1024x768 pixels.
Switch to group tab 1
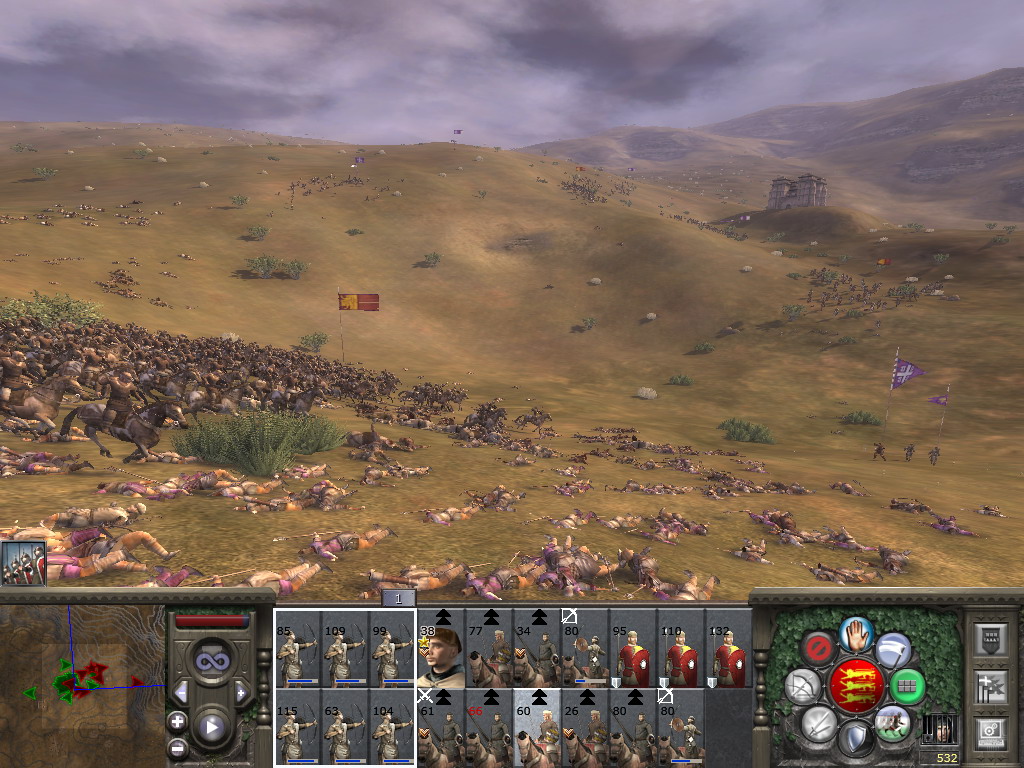(x=397, y=599)
